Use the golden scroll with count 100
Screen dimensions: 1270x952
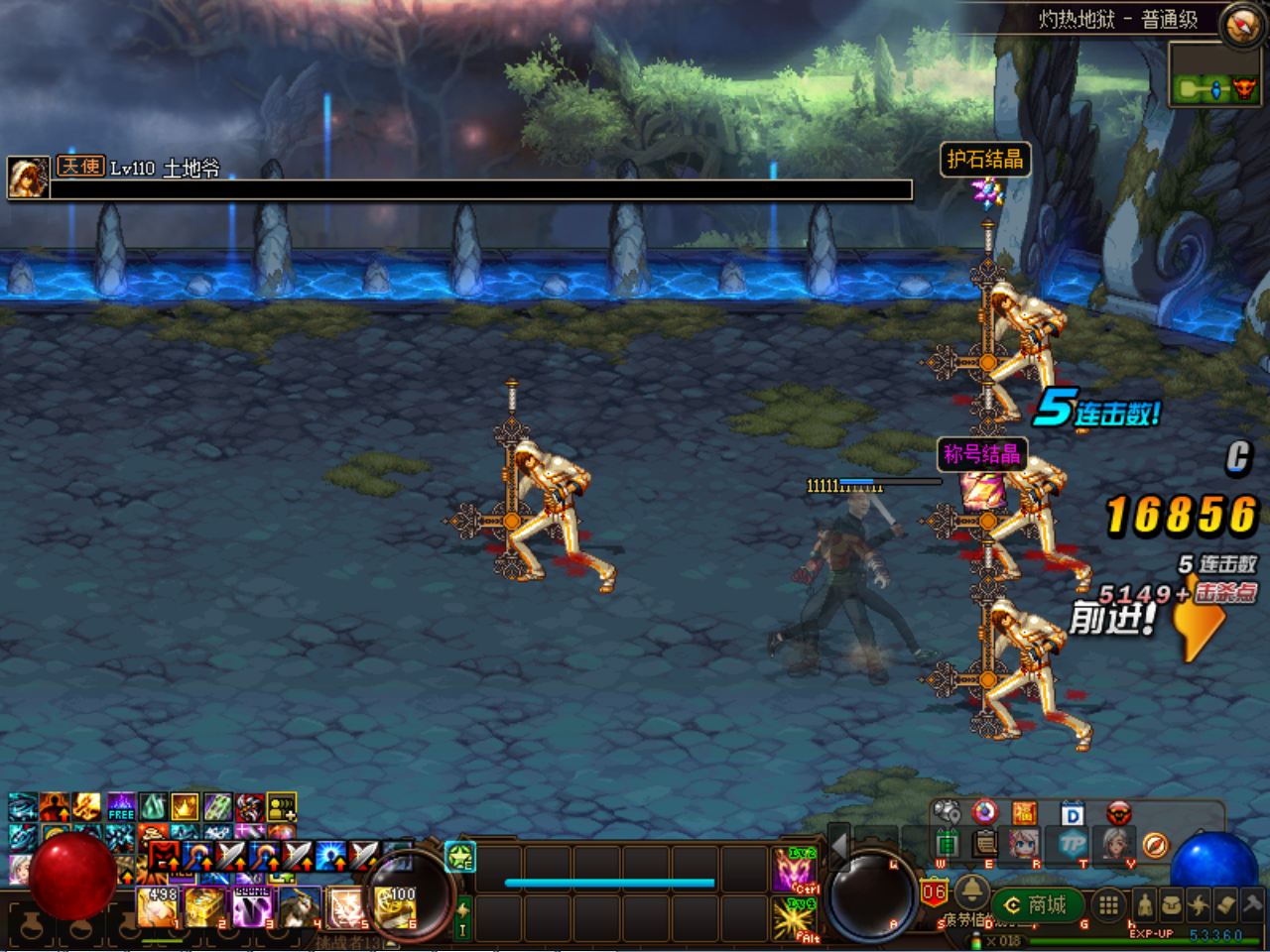click(395, 906)
